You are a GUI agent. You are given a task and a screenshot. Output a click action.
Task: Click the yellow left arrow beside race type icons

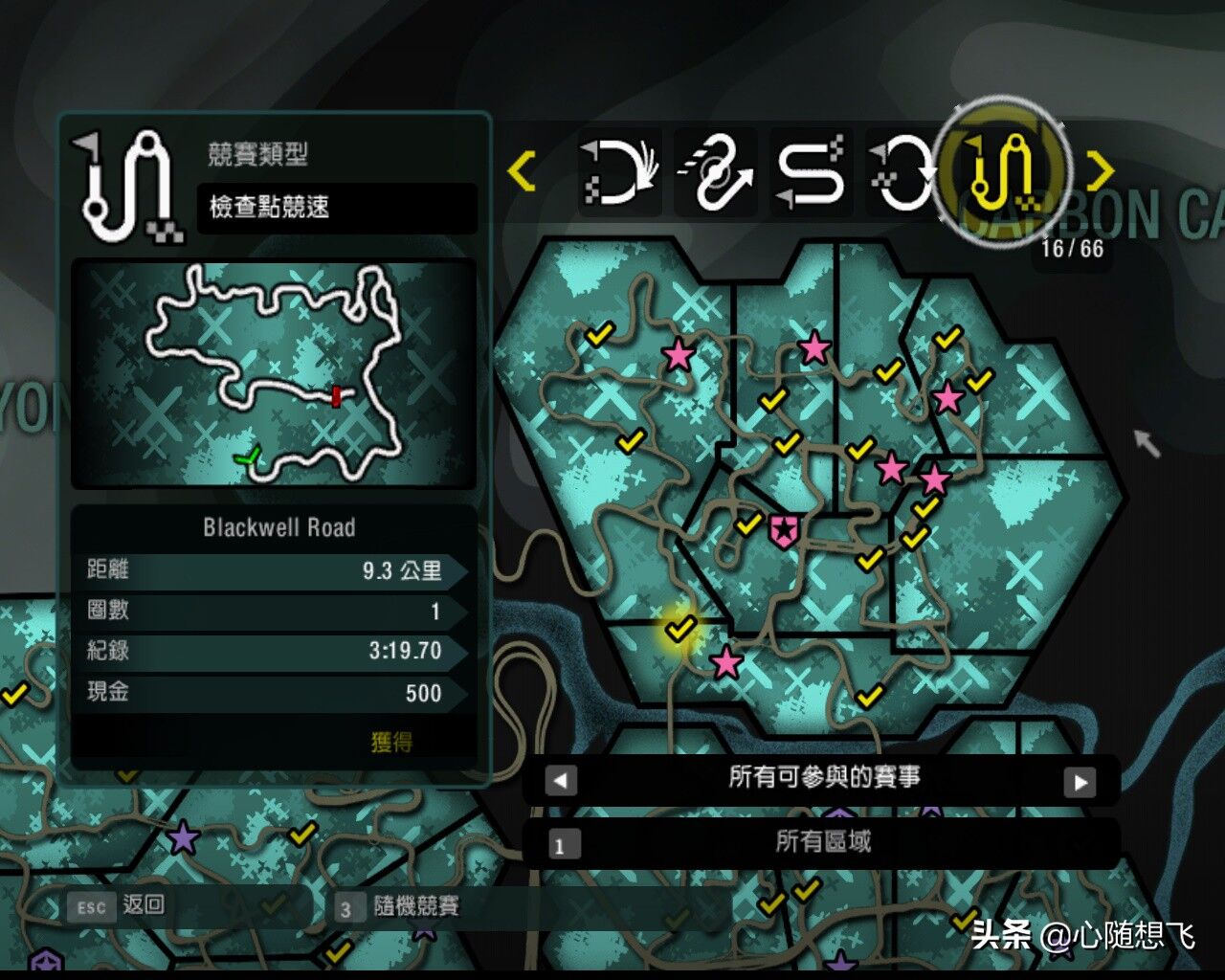522,171
